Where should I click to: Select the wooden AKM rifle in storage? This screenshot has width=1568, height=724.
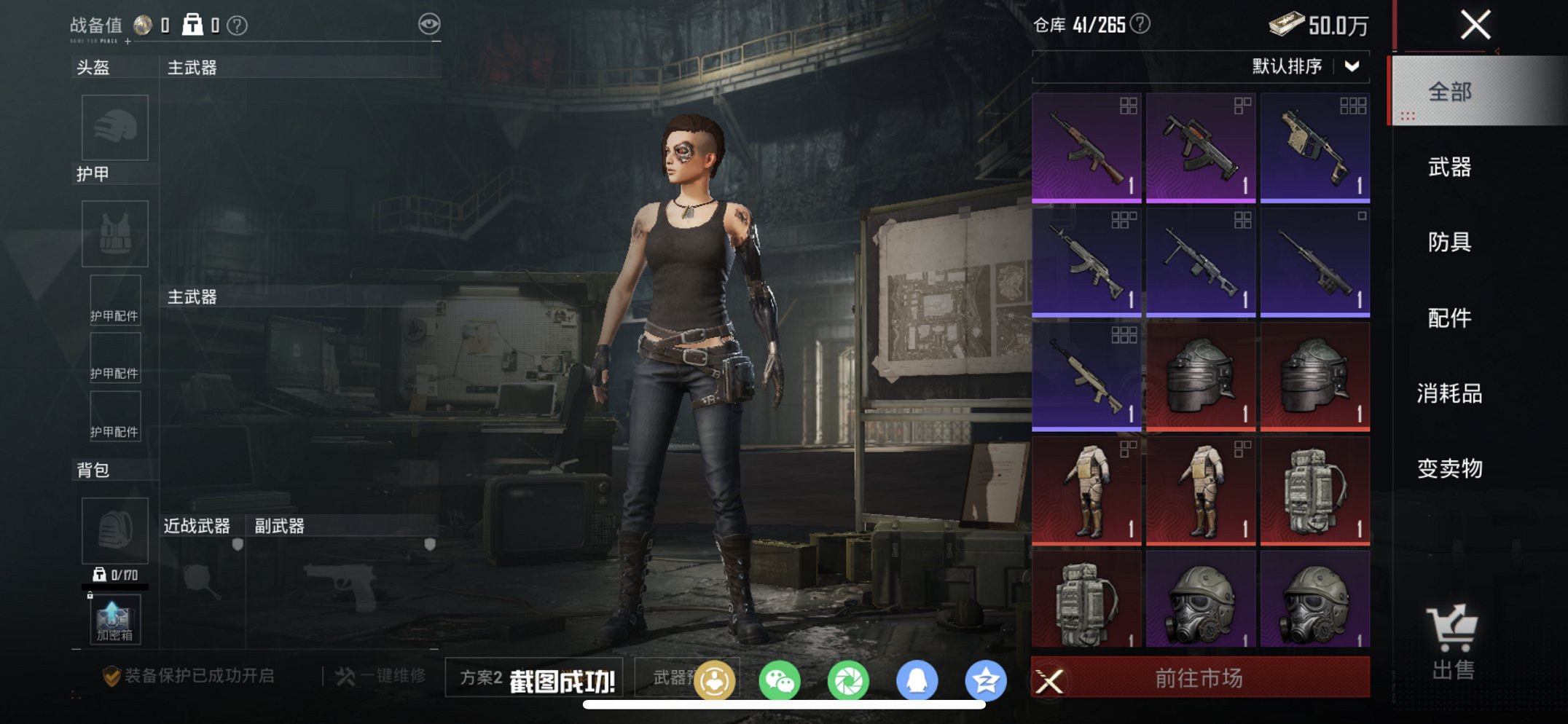(1086, 147)
